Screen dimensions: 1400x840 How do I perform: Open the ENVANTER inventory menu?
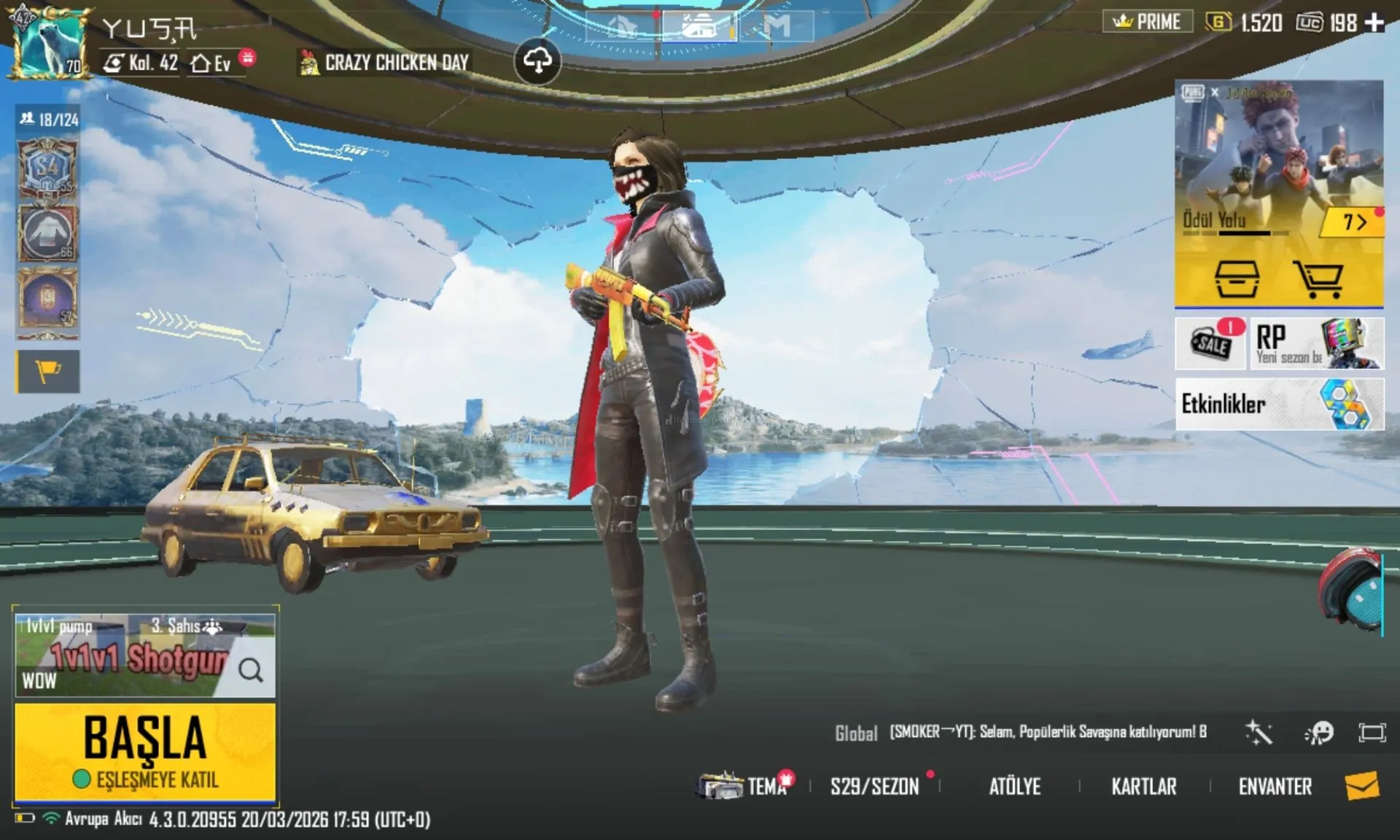click(x=1275, y=787)
